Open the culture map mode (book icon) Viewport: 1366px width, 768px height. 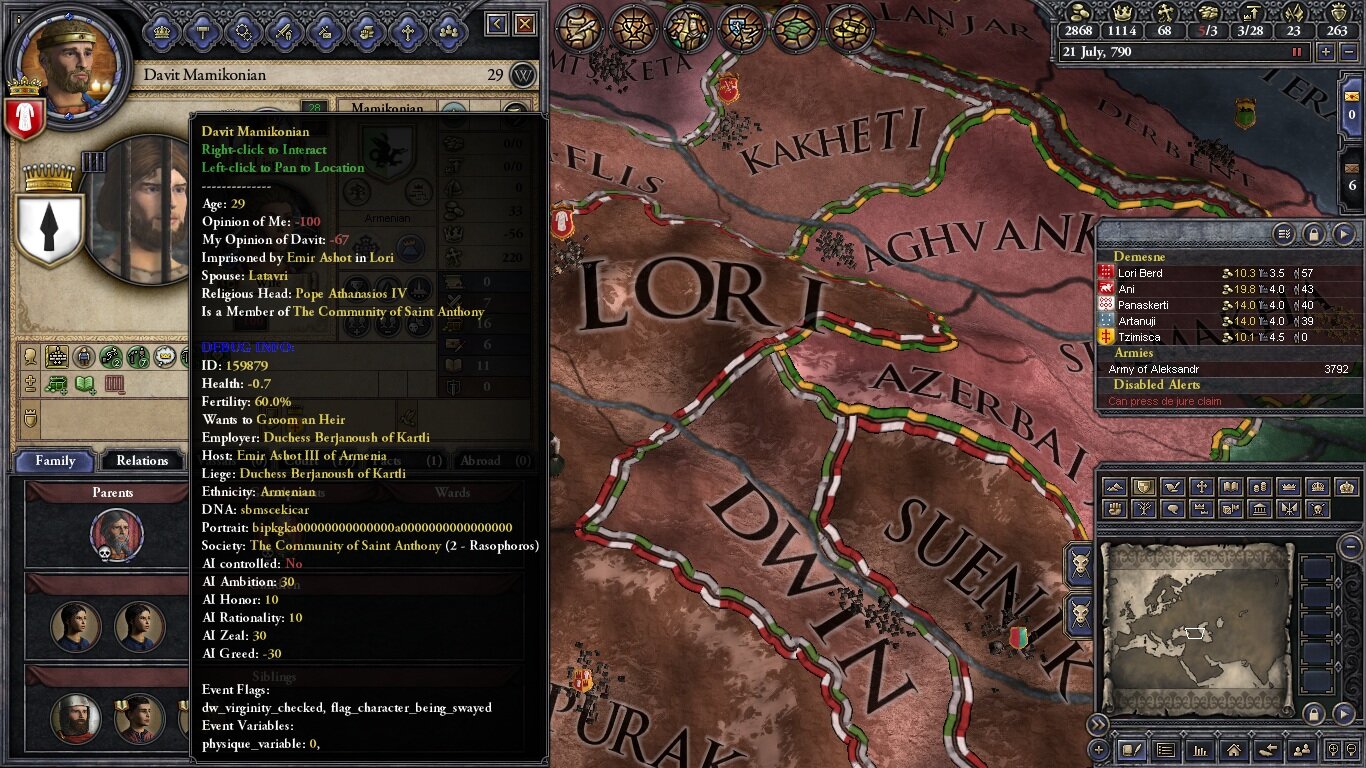[x=1231, y=487]
